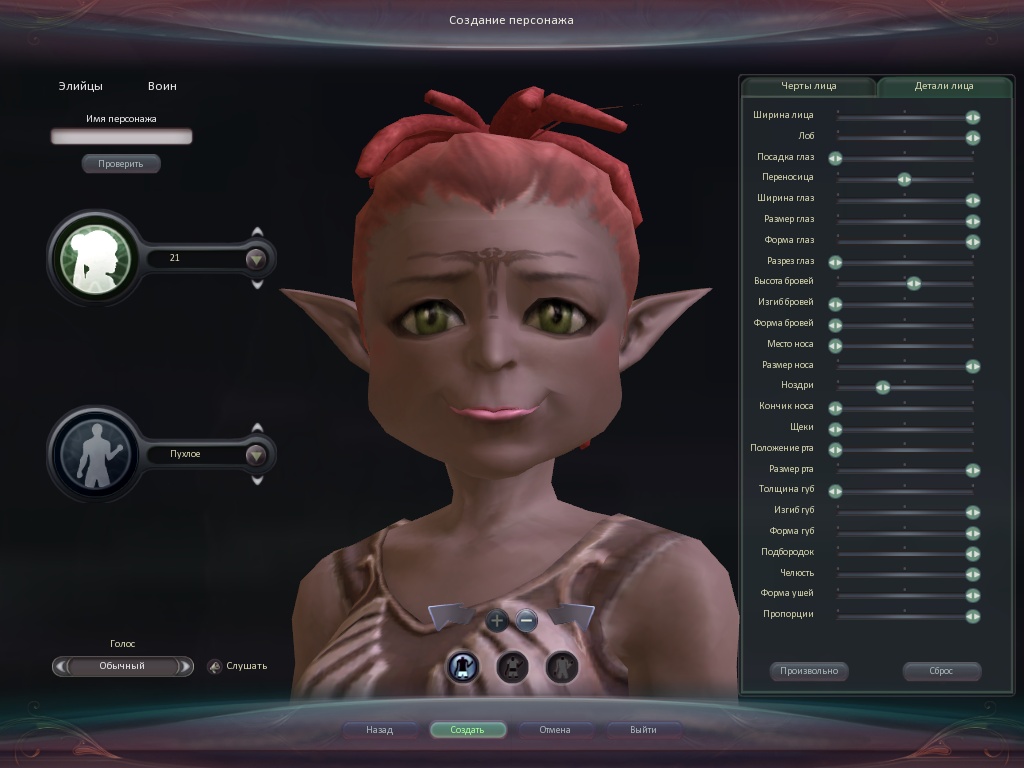Exit via the Выйти button

pyautogui.click(x=643, y=730)
